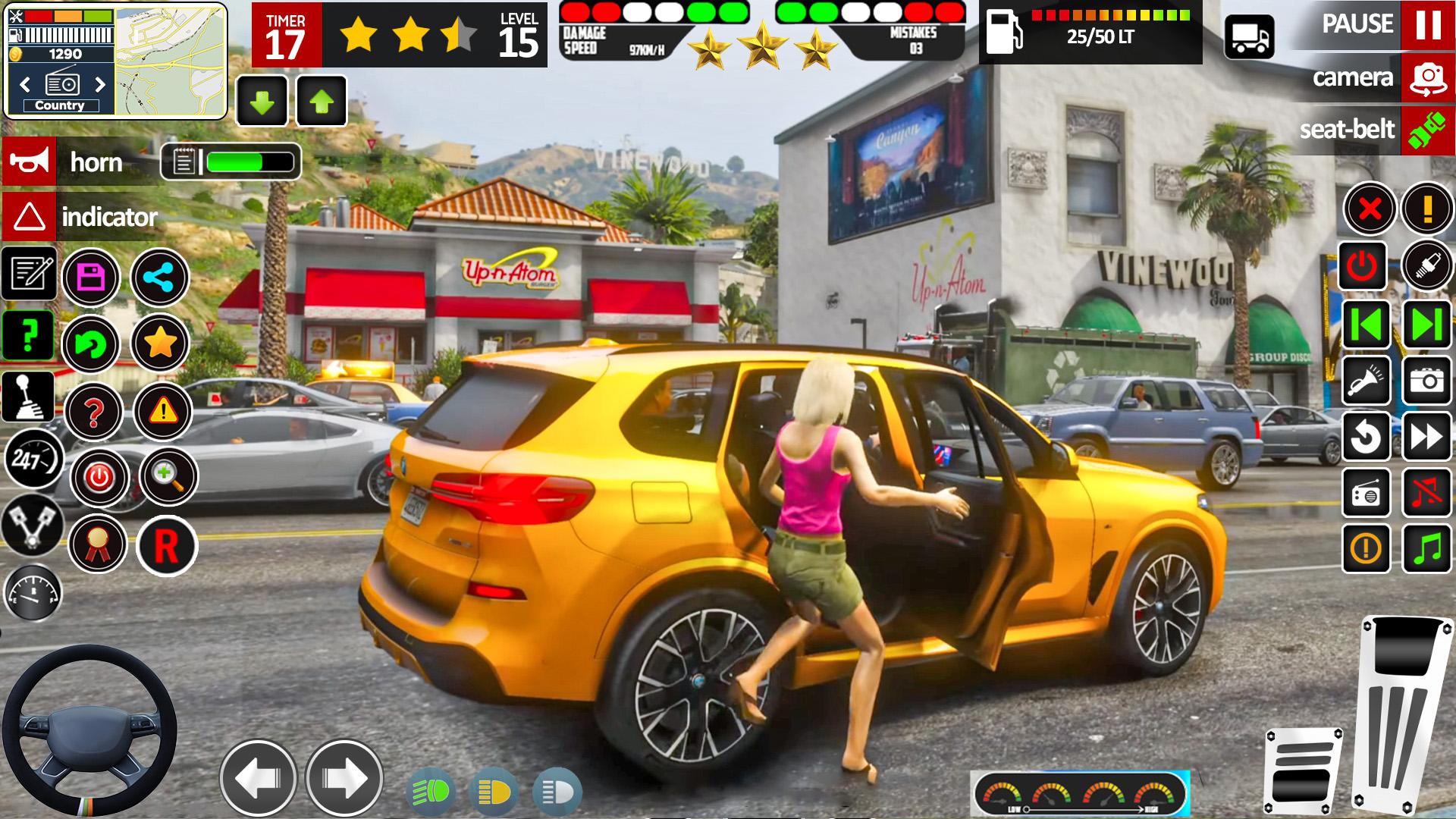Switch the camera view
The height and width of the screenshot is (819, 1456).
coord(1427,77)
